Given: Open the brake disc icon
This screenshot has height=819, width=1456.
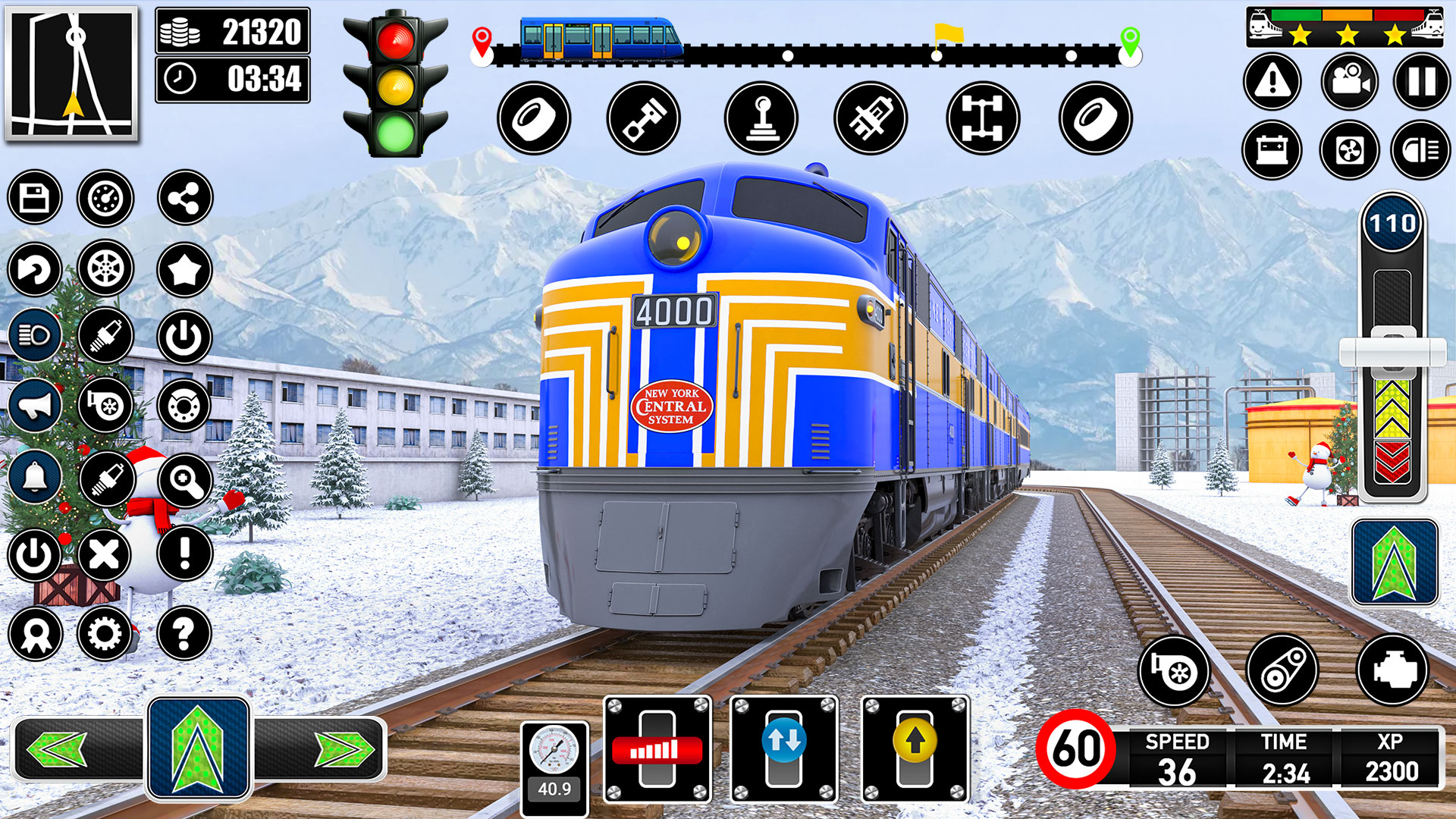Looking at the screenshot, I should tap(182, 403).
